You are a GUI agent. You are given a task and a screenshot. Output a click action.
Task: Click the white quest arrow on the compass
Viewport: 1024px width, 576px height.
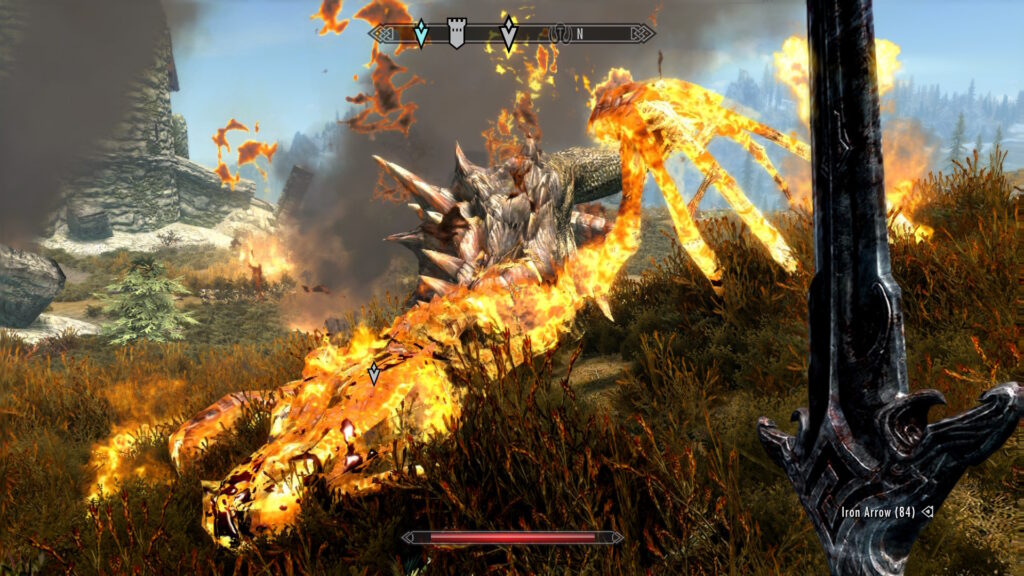point(509,34)
